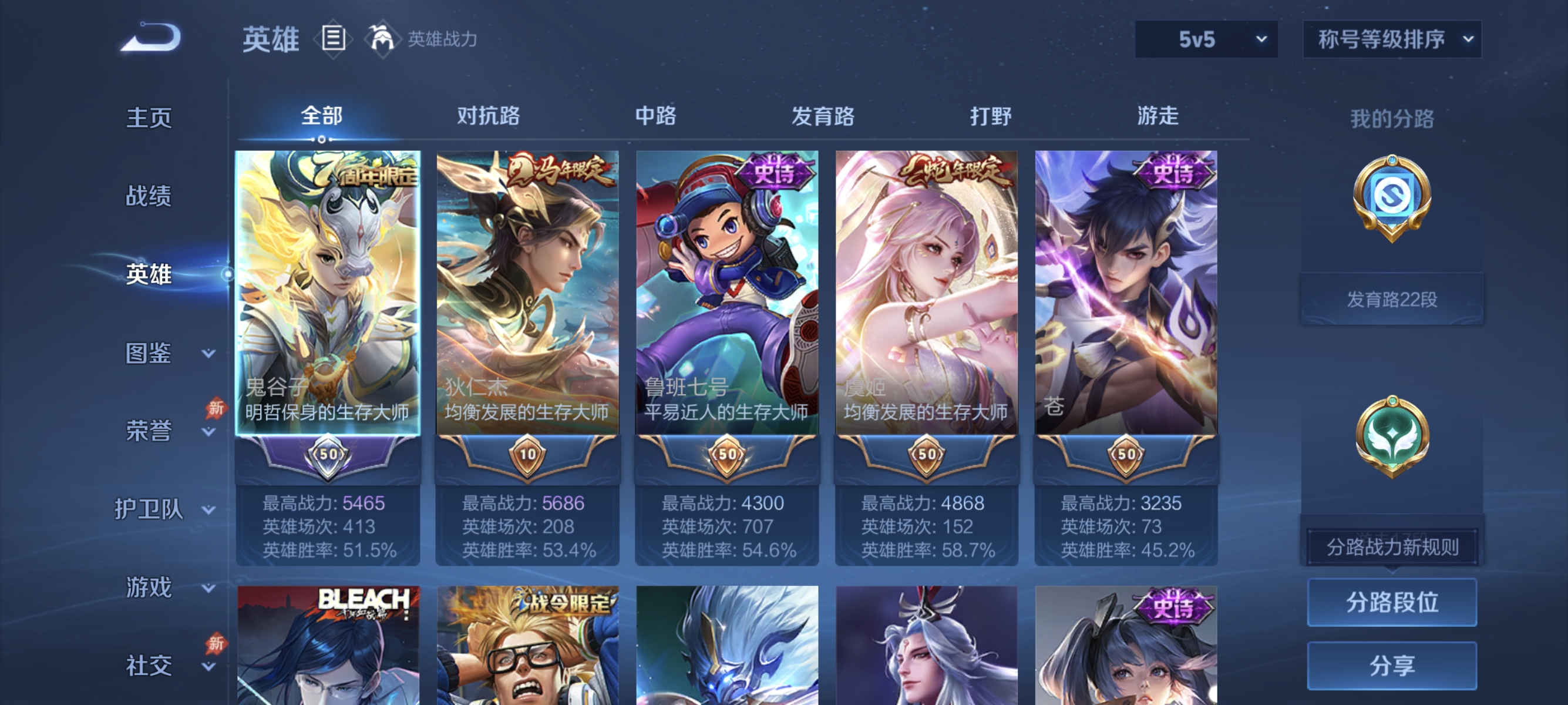This screenshot has height=705, width=1568.
Task: Click the 分路段位 button
Action: pos(1392,603)
